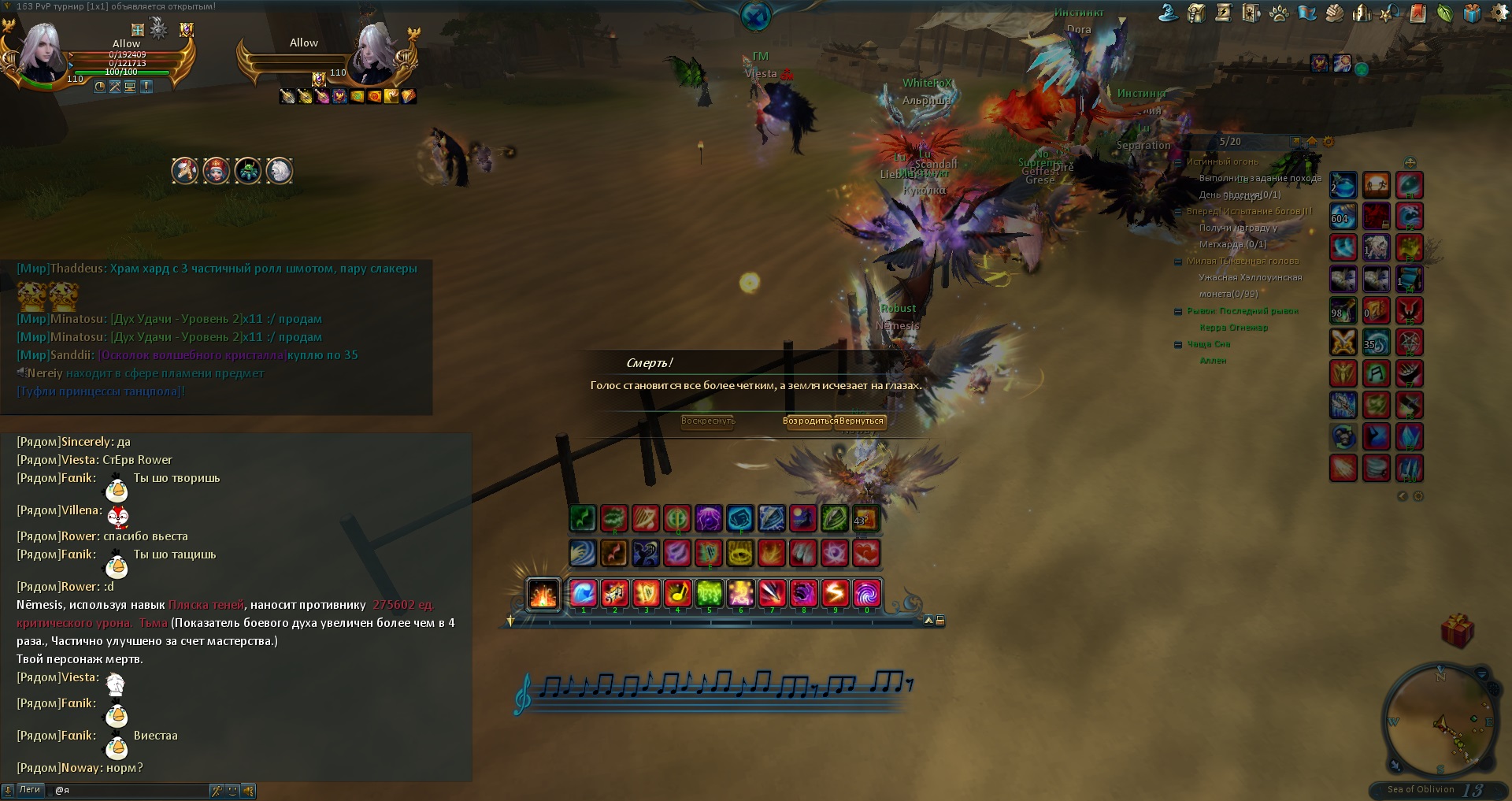Cast the purple spiral skill in slot 0

point(866,593)
